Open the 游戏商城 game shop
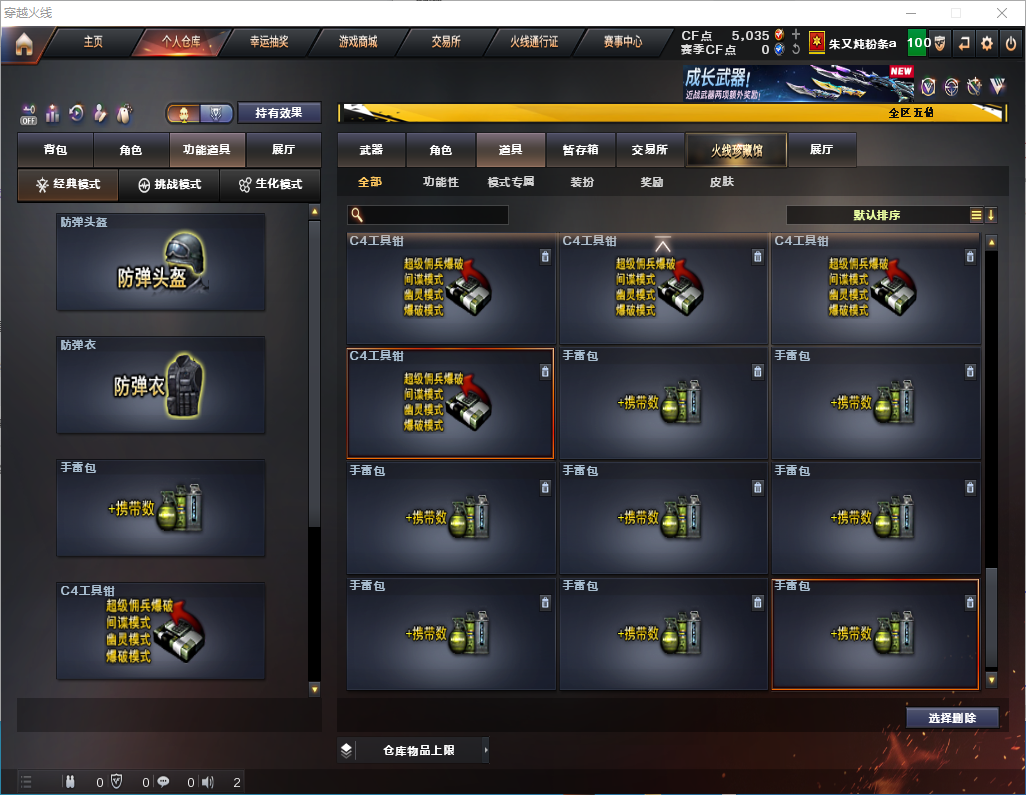The height and width of the screenshot is (795, 1026). [358, 42]
